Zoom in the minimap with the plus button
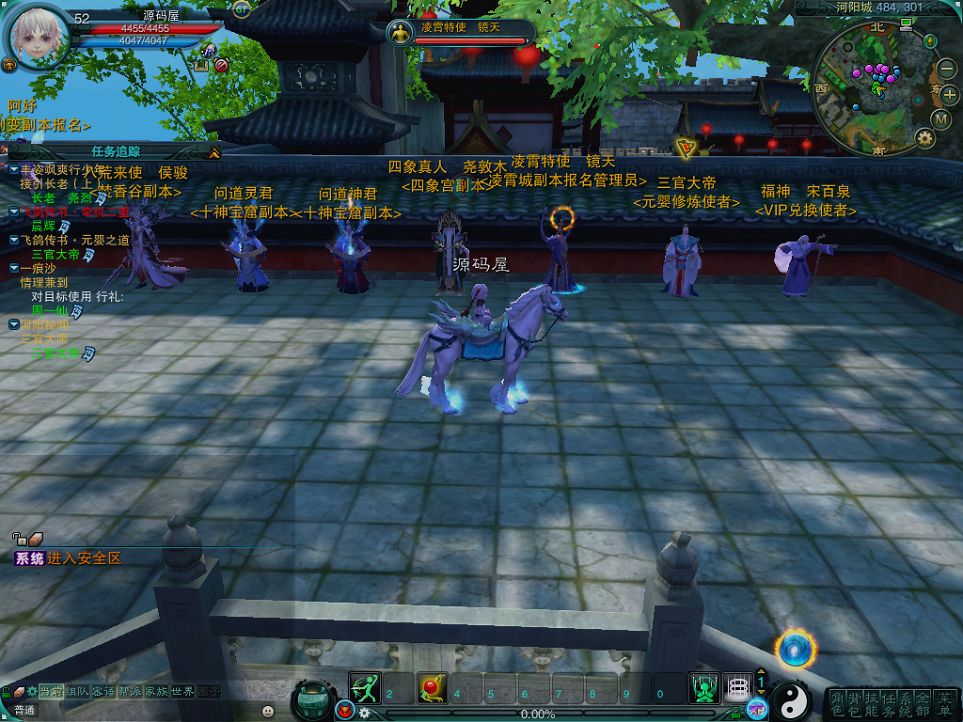Viewport: 963px width, 722px height. 949,94
